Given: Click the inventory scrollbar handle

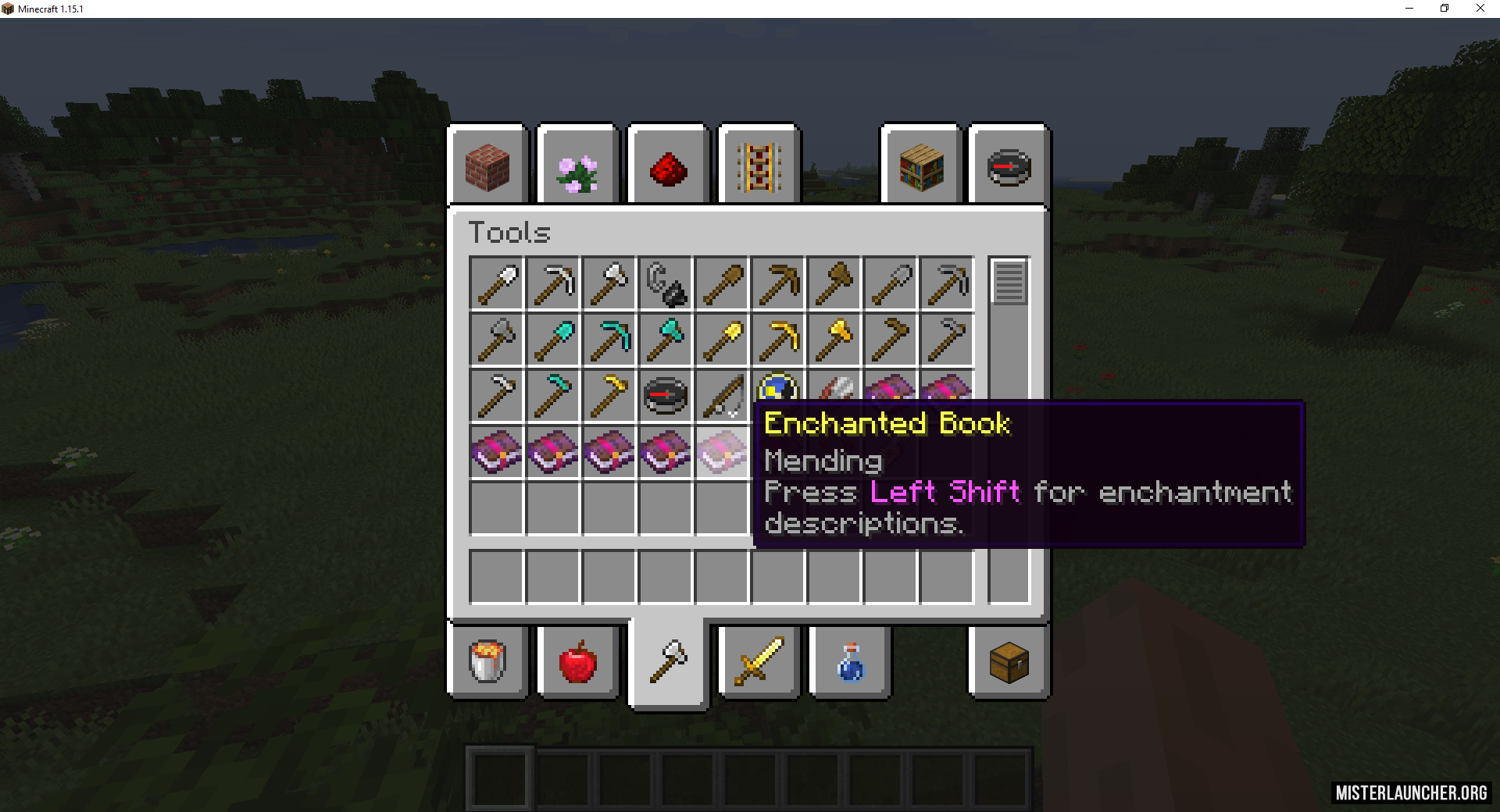Looking at the screenshot, I should [1009, 281].
